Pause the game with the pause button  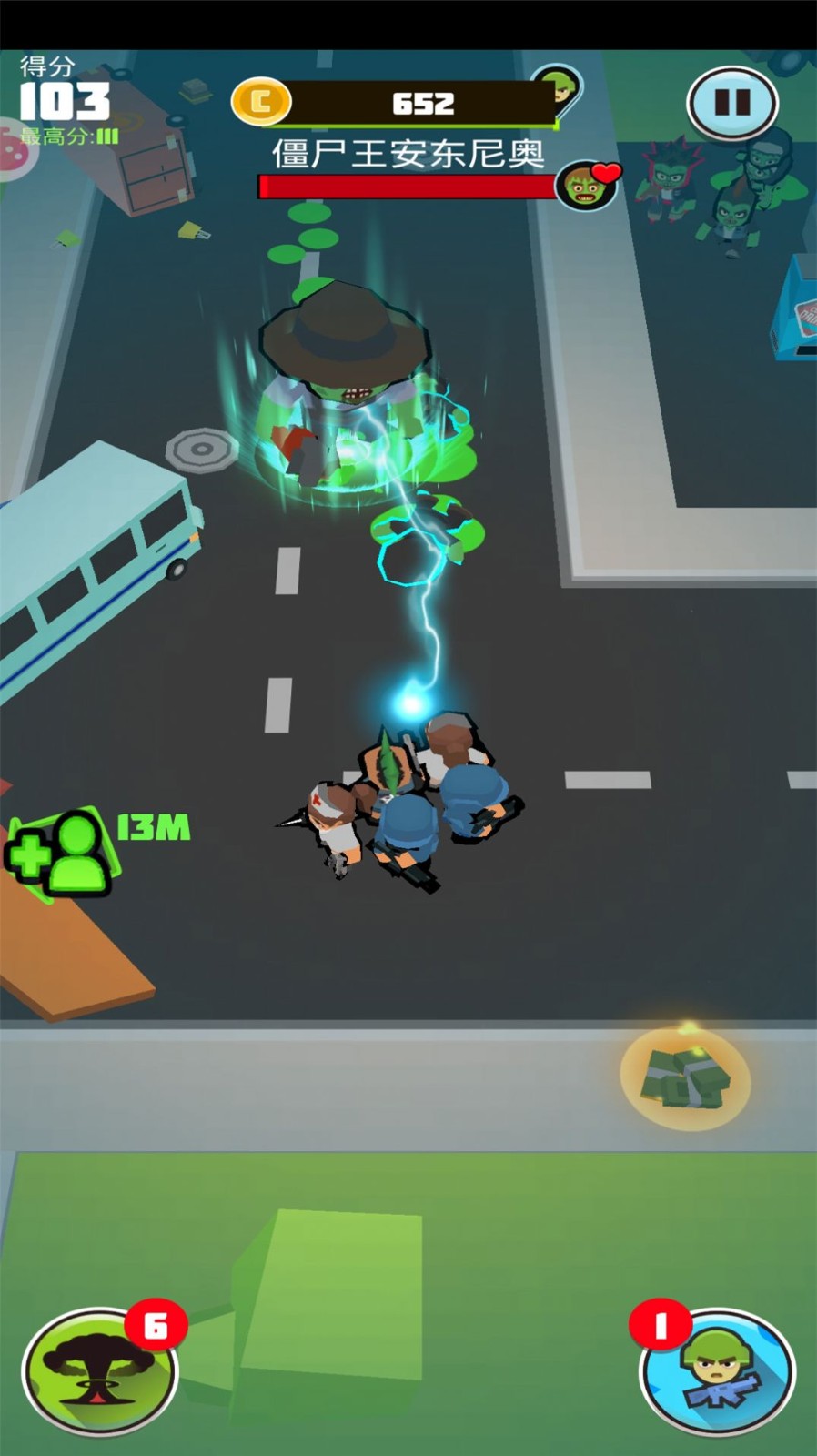click(x=731, y=103)
